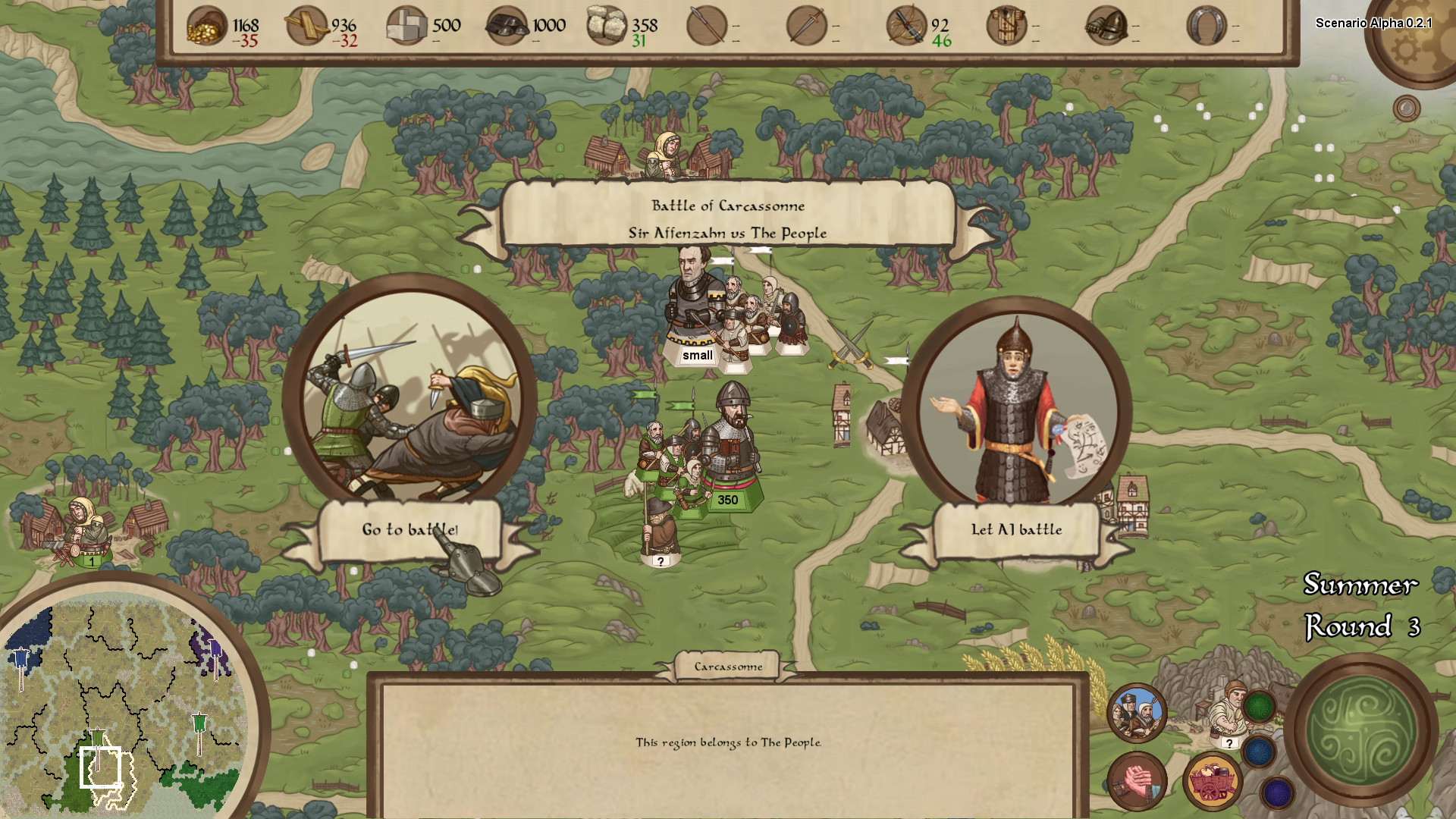Click the Carcassonne region name tab
Screen dimensions: 1456x819
(728, 667)
